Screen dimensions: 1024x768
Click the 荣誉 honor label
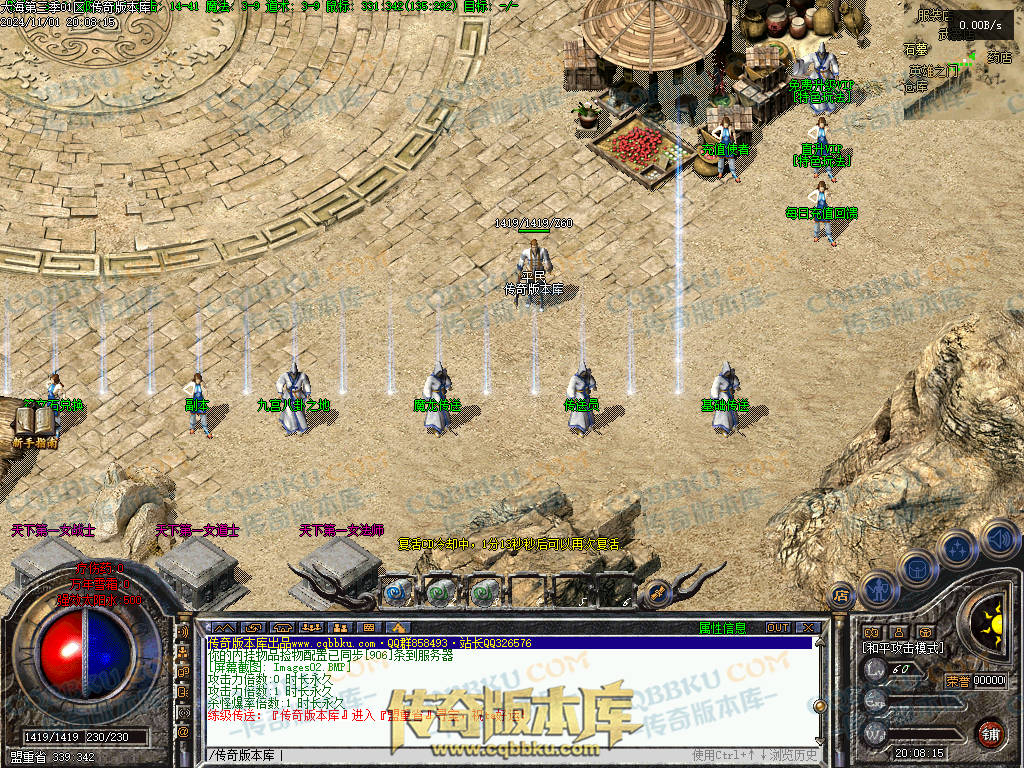coord(957,681)
